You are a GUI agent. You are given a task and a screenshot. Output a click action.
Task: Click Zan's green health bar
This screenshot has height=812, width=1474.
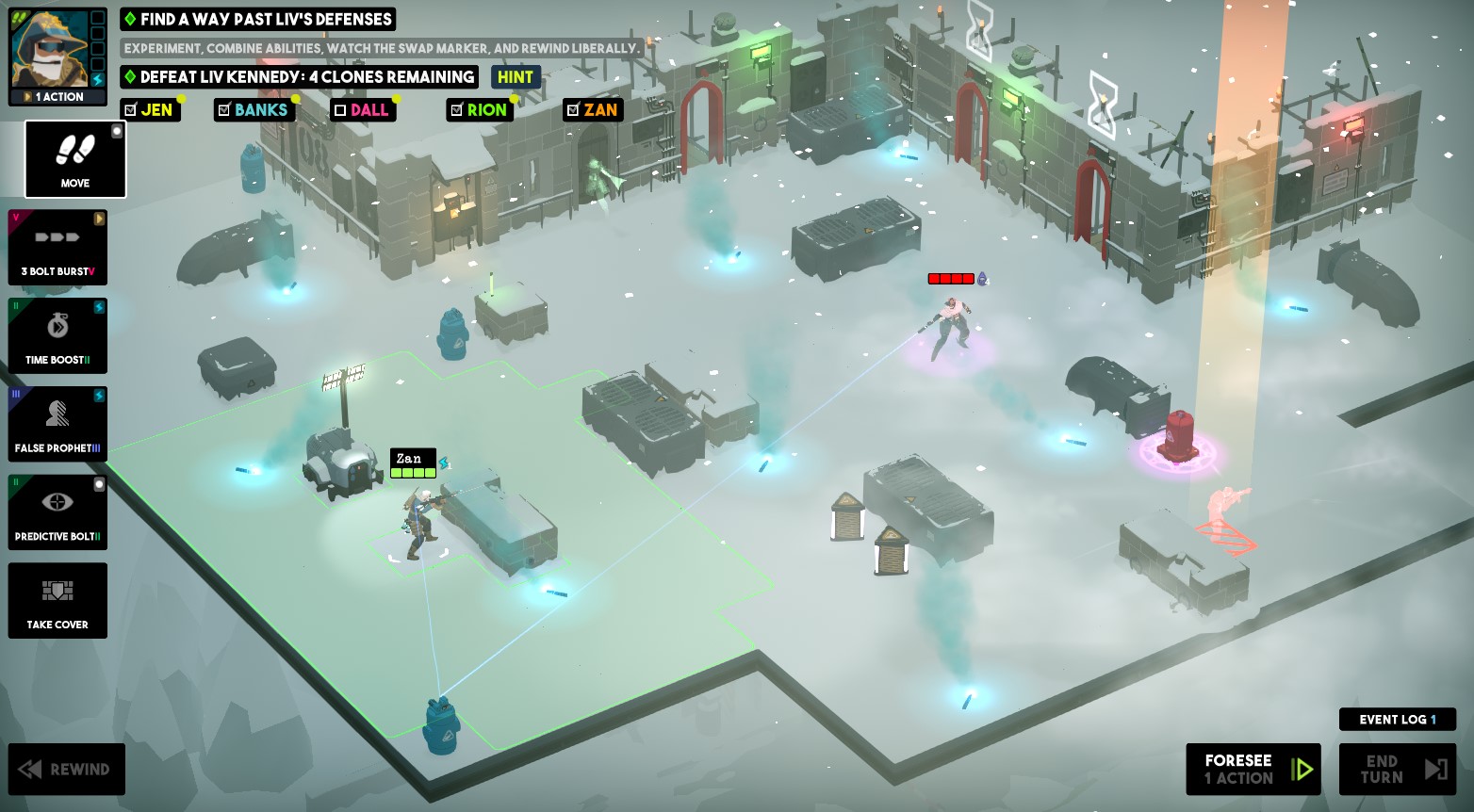coord(412,472)
